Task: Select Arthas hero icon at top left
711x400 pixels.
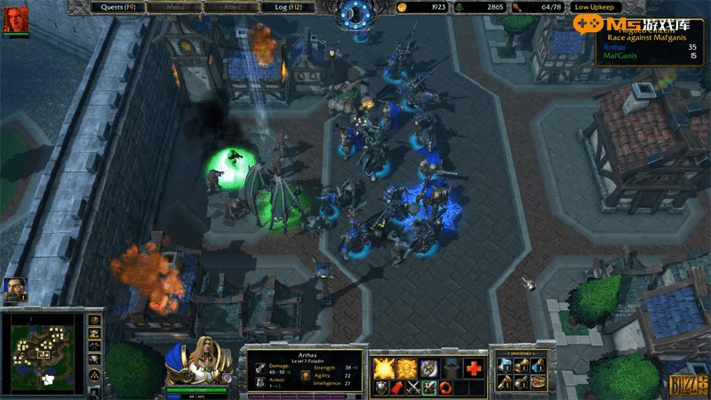Action: point(15,19)
